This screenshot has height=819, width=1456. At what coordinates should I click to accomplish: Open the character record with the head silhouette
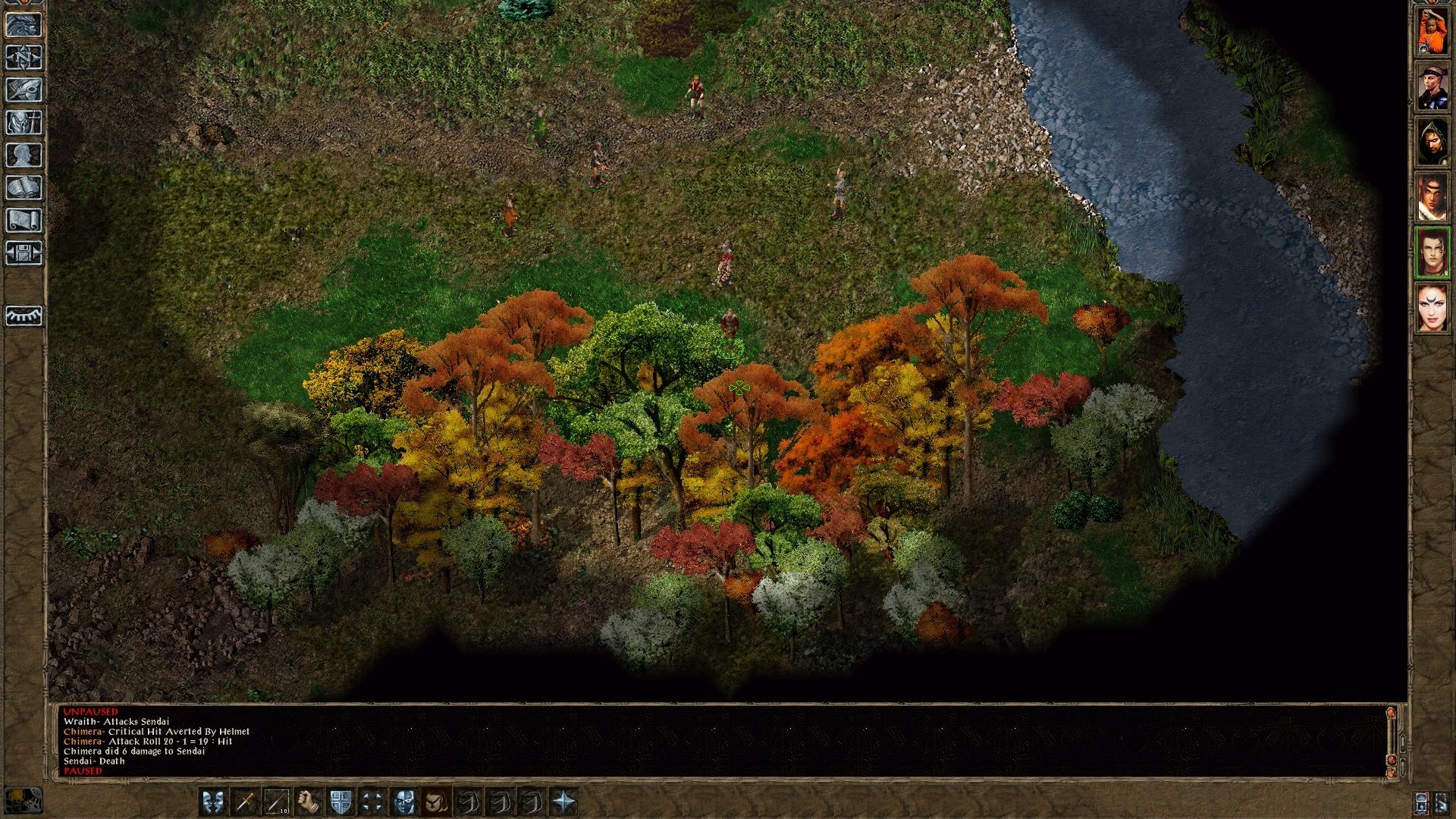pyautogui.click(x=24, y=155)
